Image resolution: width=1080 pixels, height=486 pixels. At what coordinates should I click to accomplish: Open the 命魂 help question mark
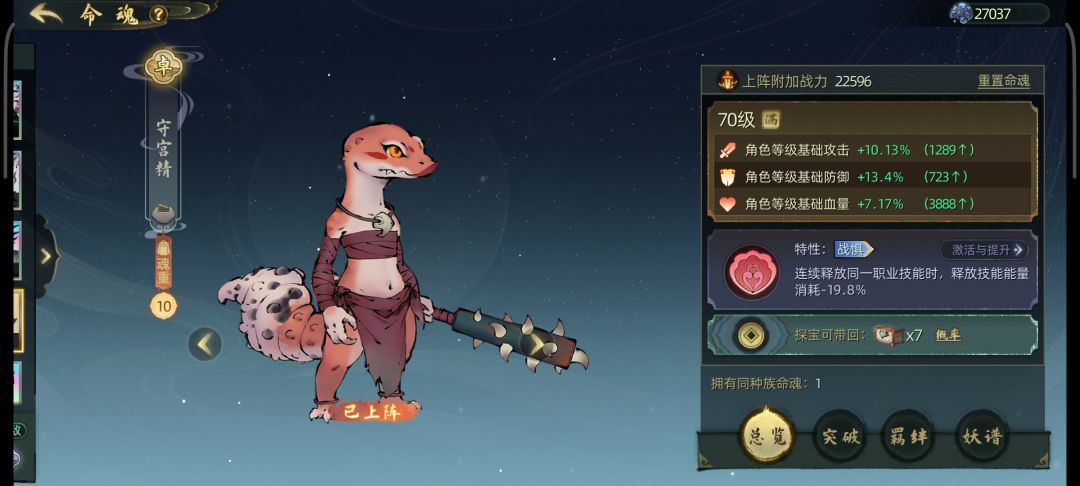tap(158, 15)
